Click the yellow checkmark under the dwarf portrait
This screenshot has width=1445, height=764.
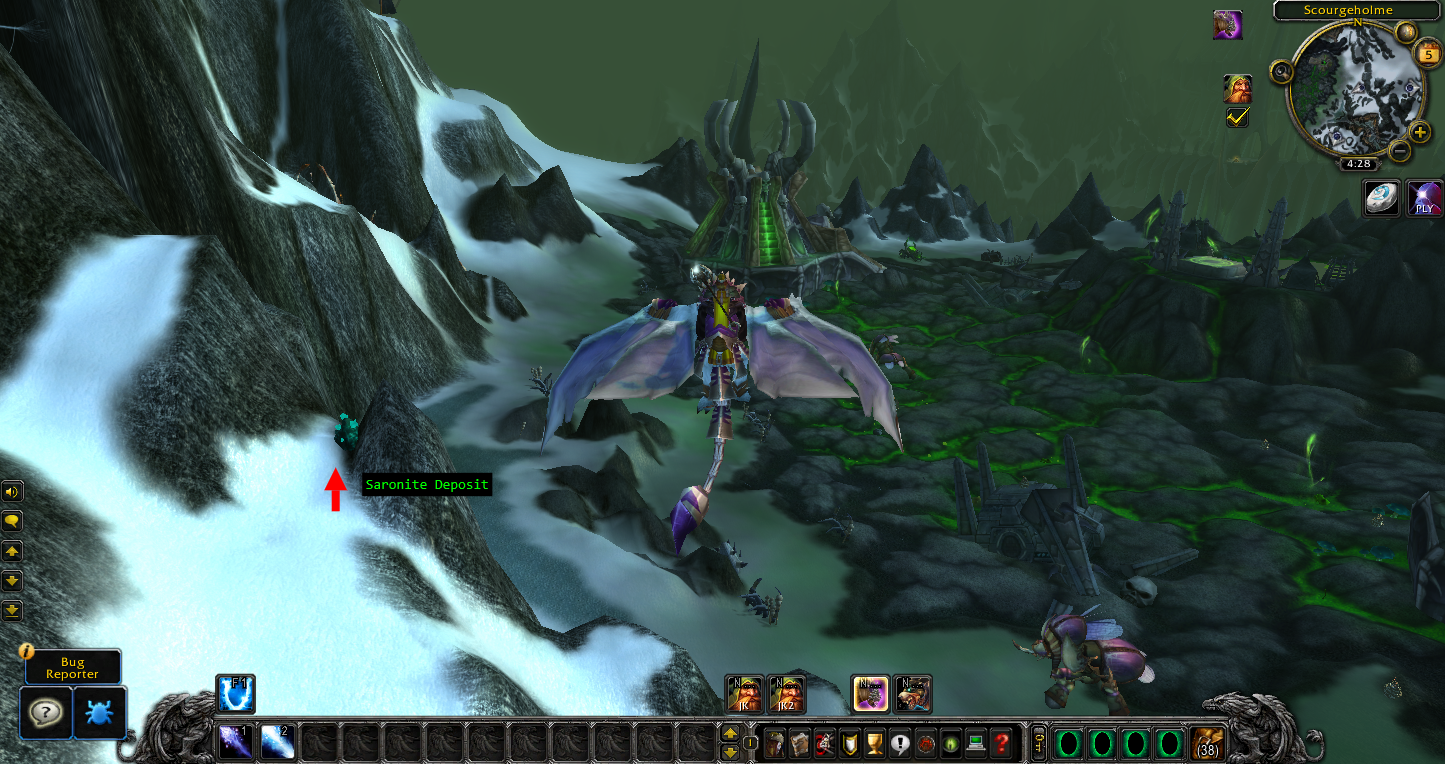tap(1237, 118)
